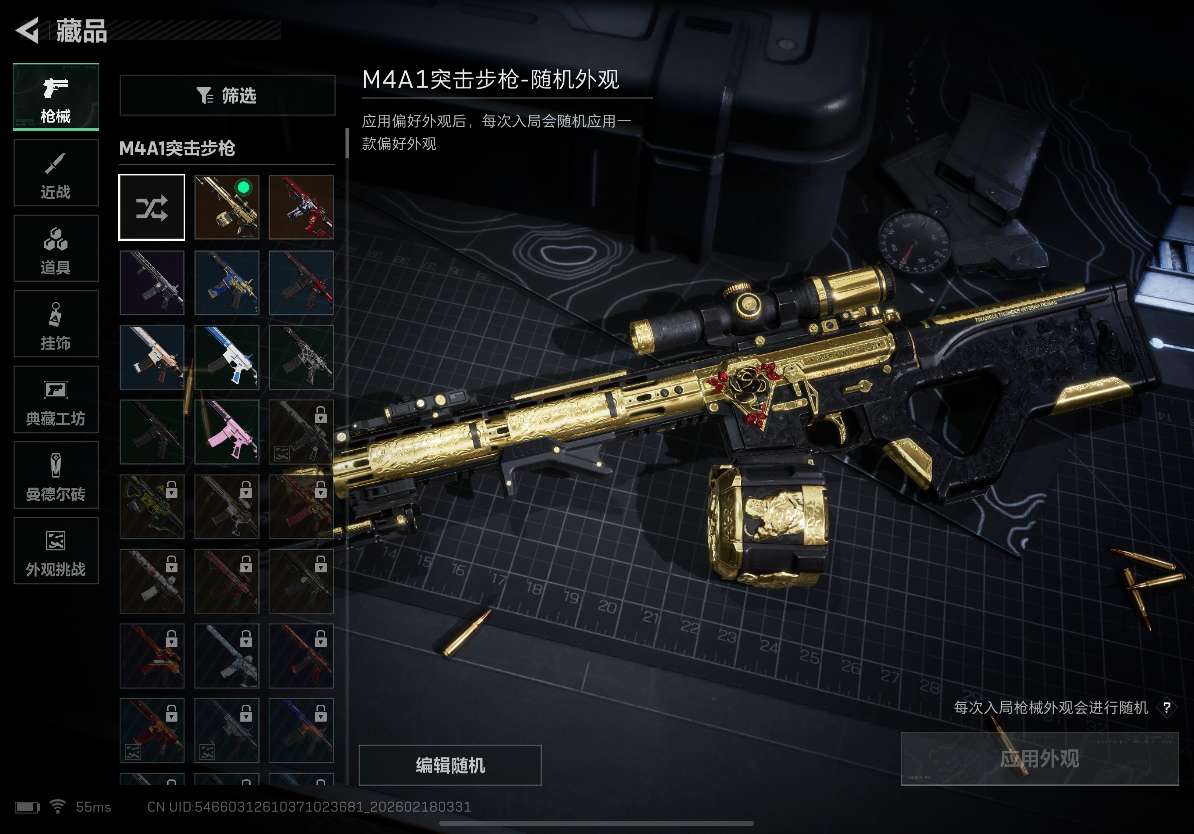1194x834 pixels.
Task: Select the random shuffle skin tile
Action: 152,207
